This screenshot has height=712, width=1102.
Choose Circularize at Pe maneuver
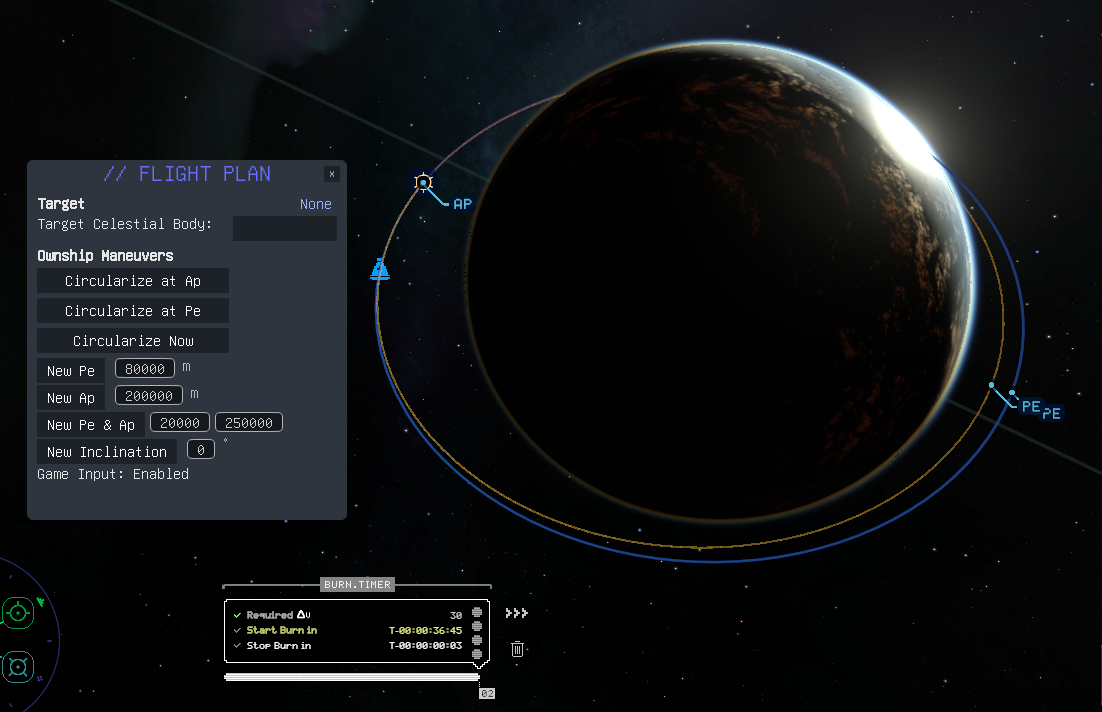coord(133,311)
